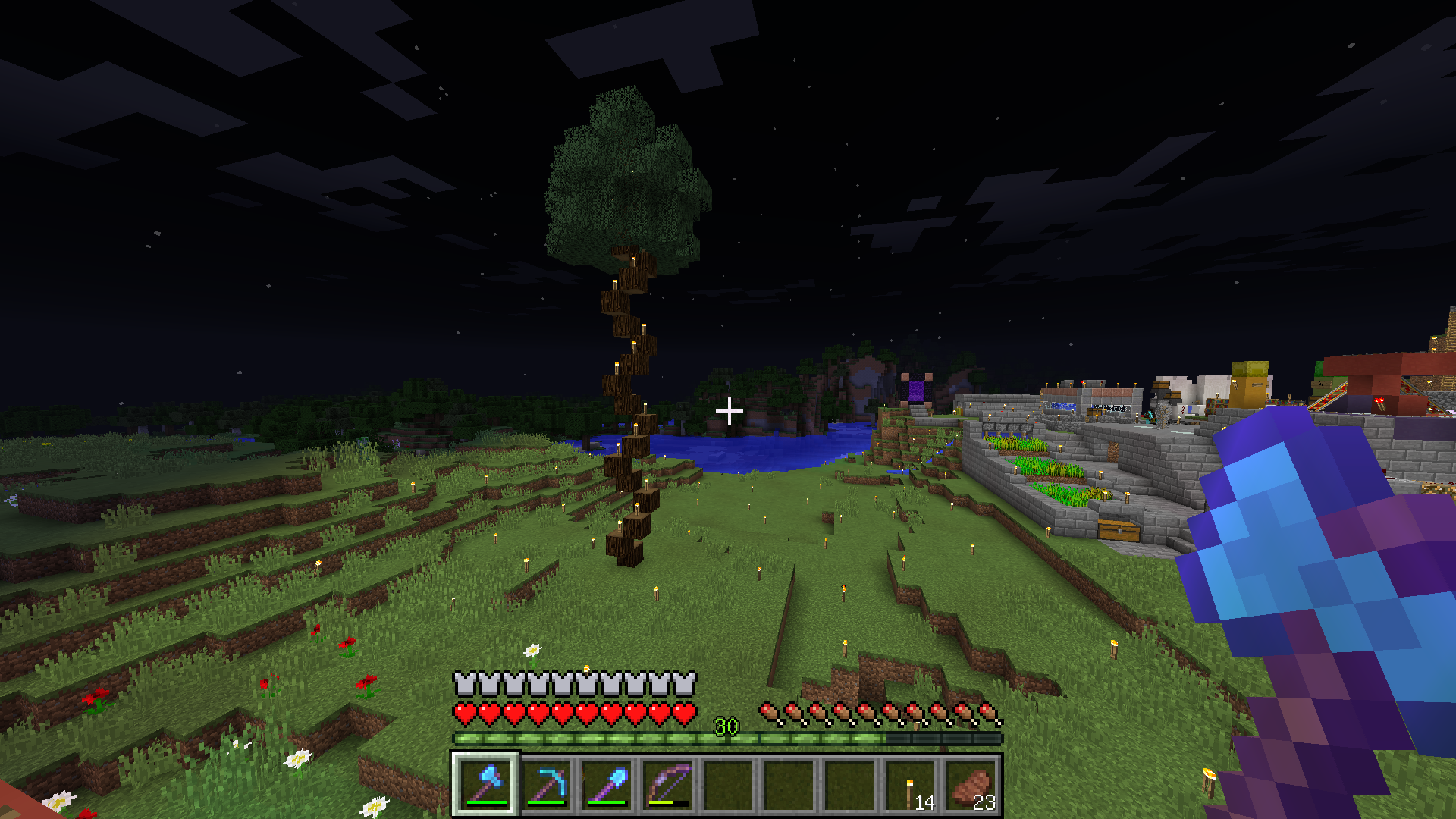The height and width of the screenshot is (819, 1456).
Task: Select the diamond axe hotbar slot
Action: click(x=485, y=784)
